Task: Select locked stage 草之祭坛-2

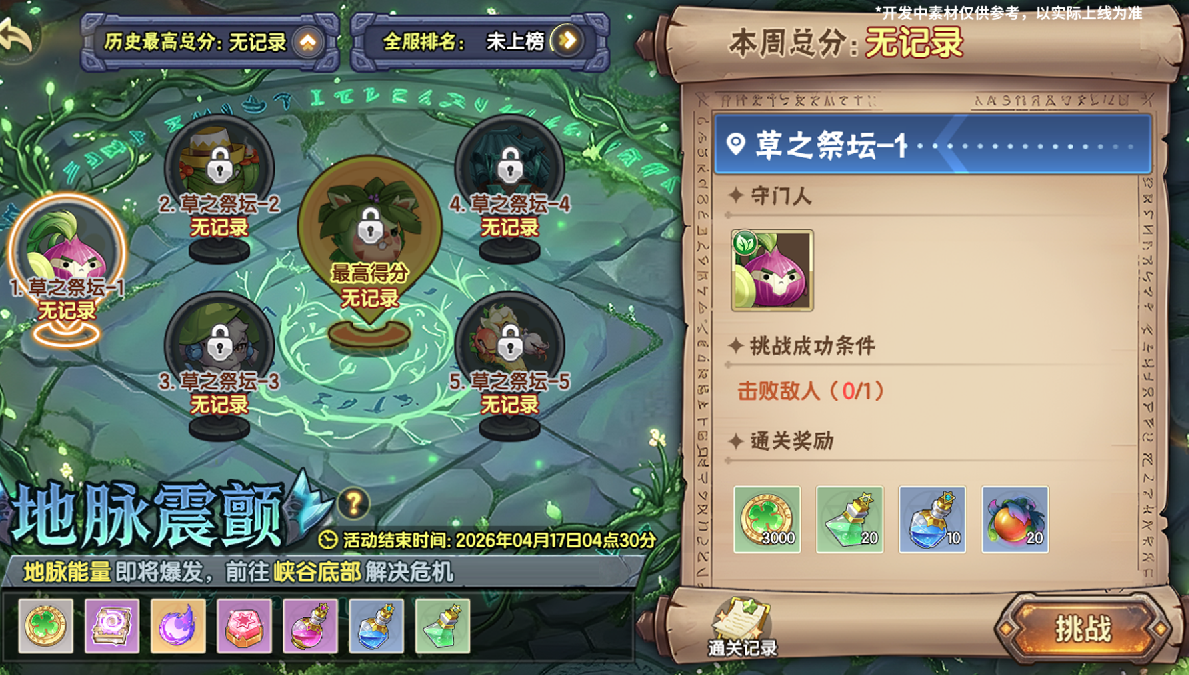Action: point(219,163)
